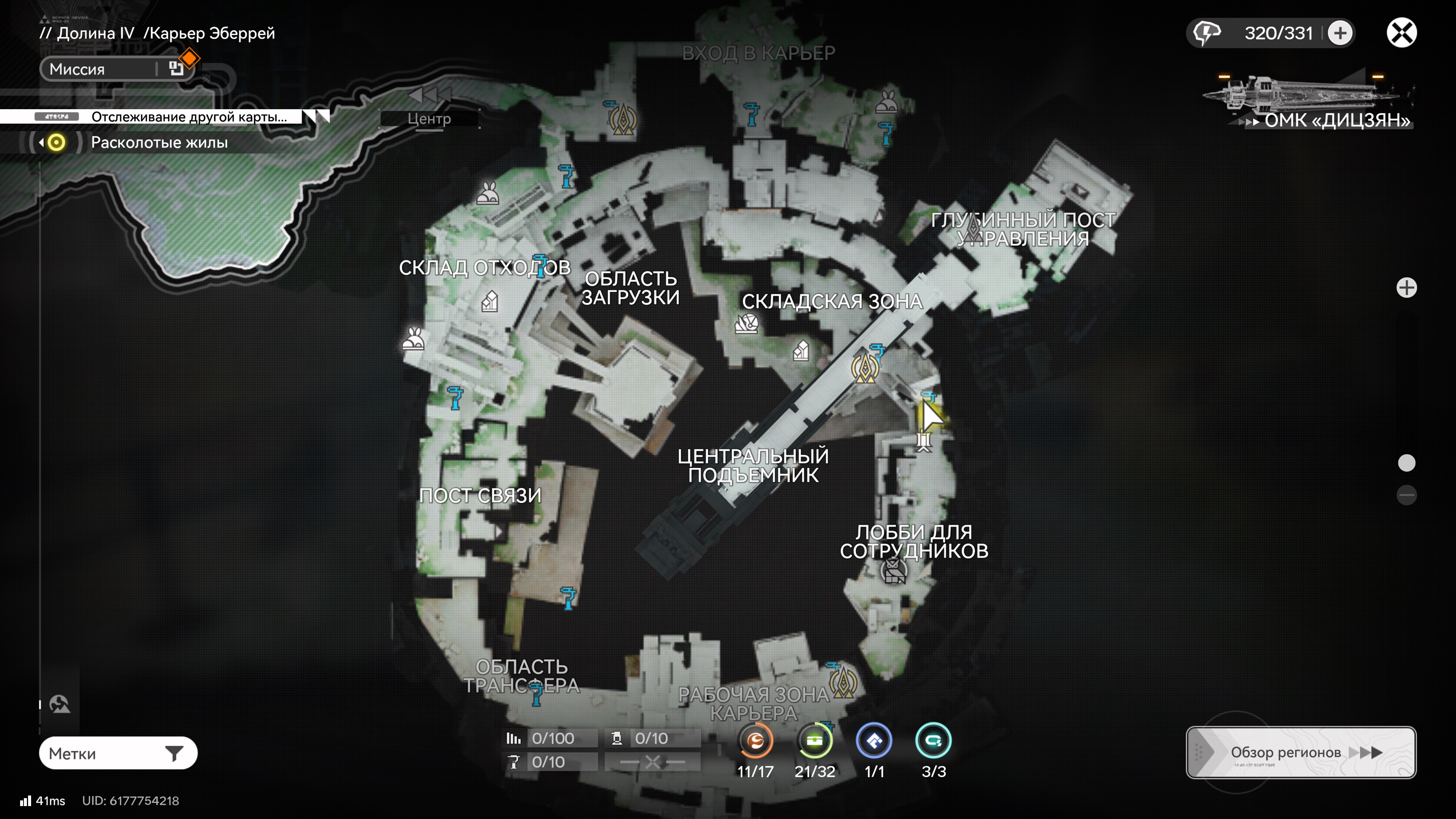
Task: Select the green chest counter 21/32
Action: 814,741
